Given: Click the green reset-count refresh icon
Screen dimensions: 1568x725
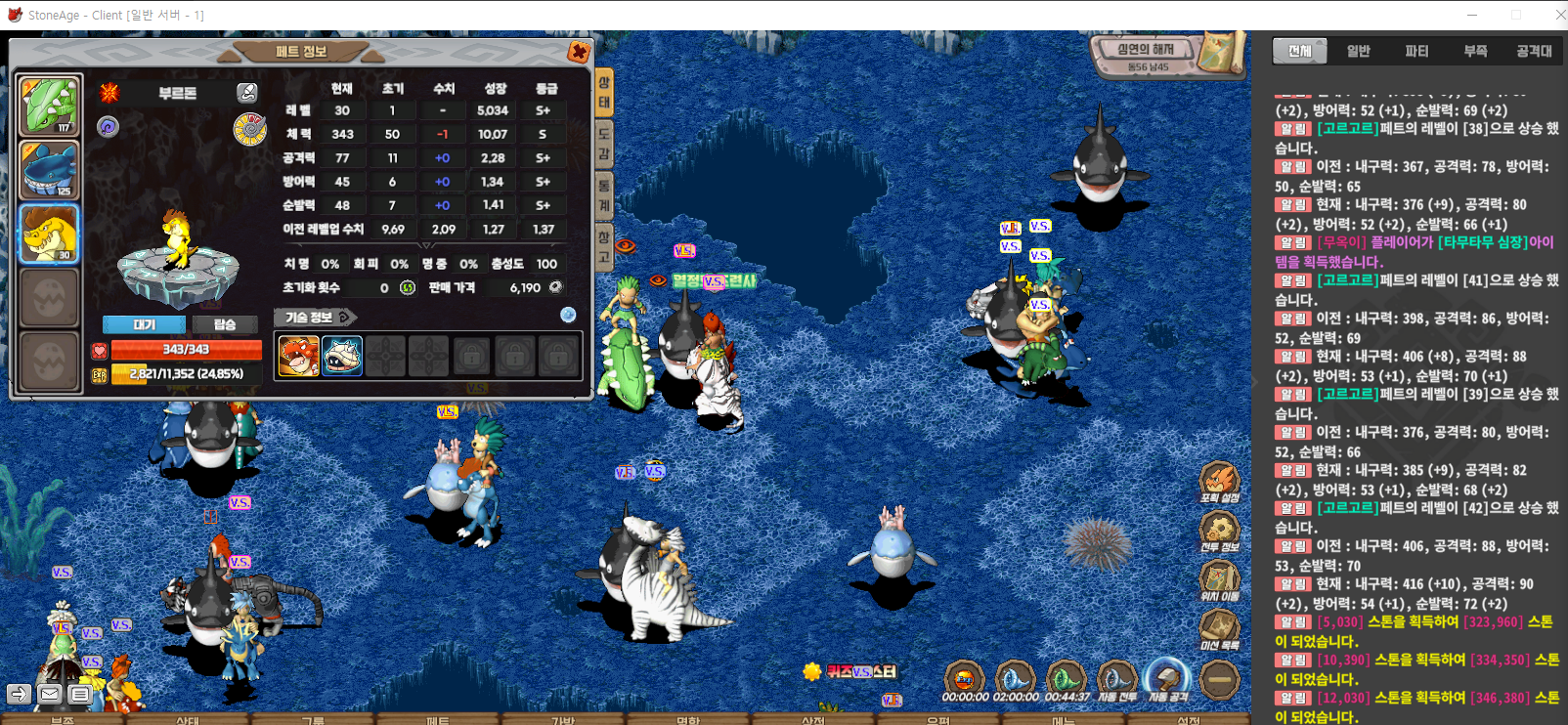Looking at the screenshot, I should point(408,288).
